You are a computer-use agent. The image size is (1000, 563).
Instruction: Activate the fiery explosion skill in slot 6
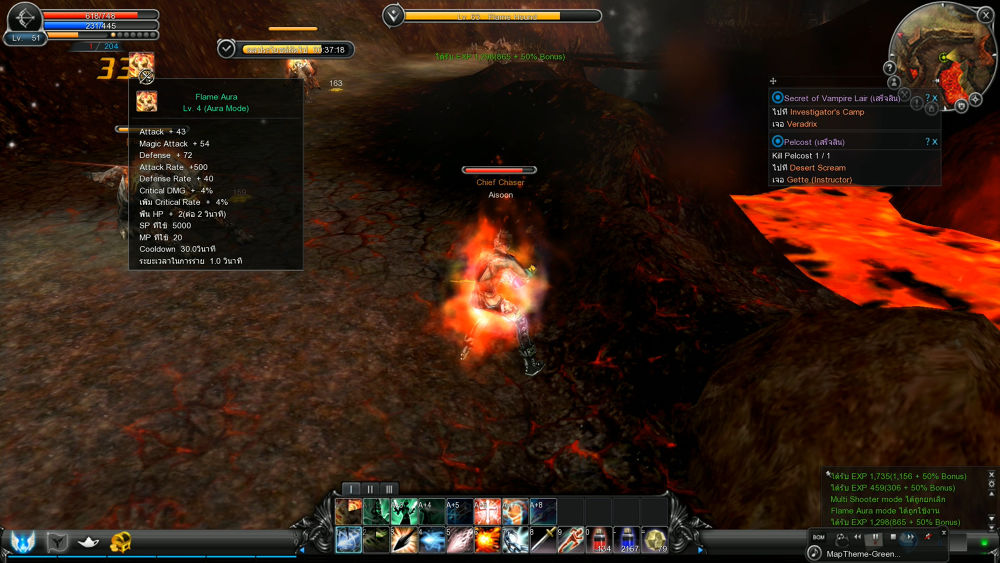point(488,541)
